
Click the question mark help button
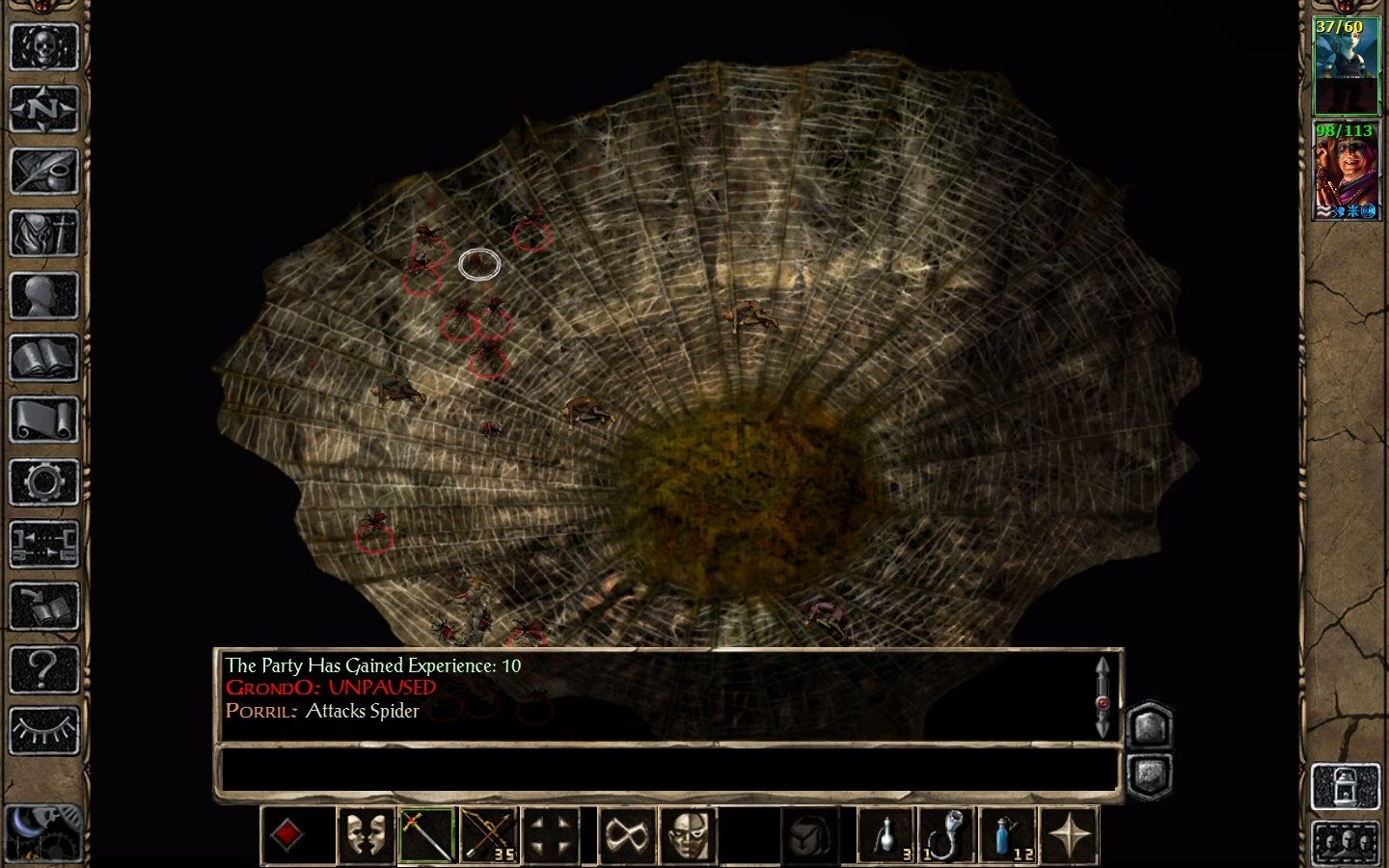click(43, 668)
